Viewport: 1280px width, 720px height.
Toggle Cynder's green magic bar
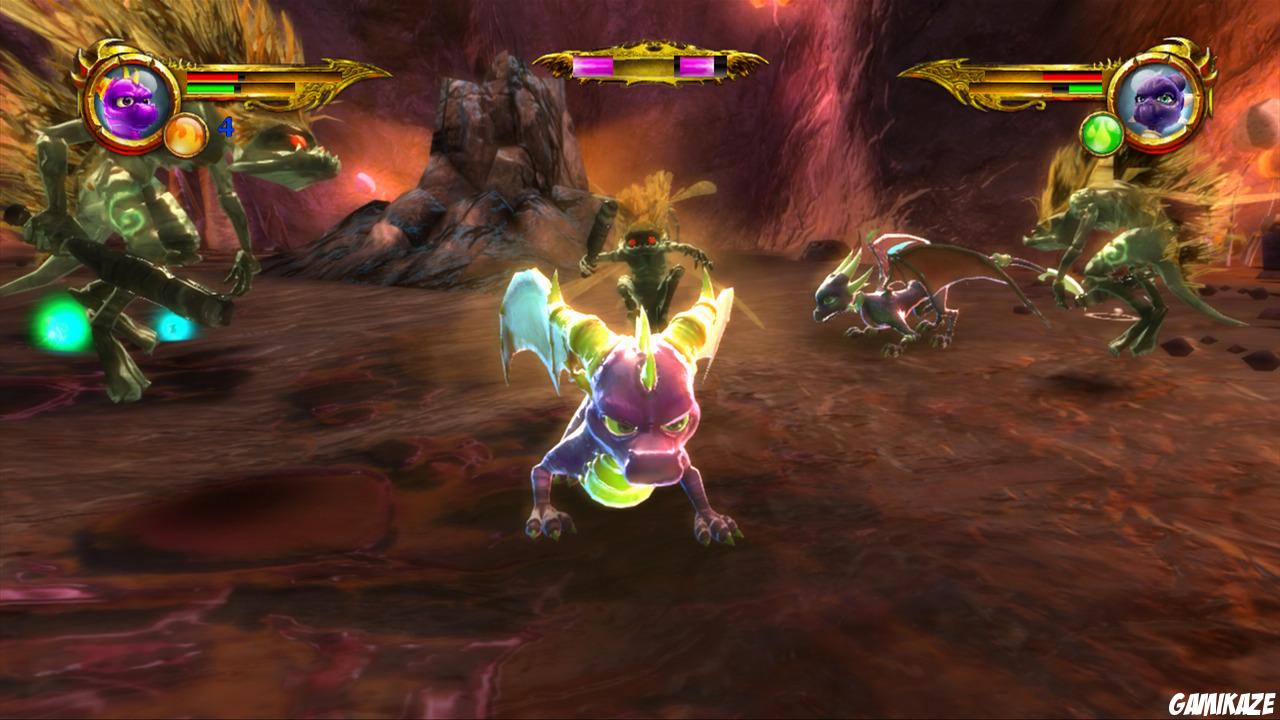[1086, 87]
